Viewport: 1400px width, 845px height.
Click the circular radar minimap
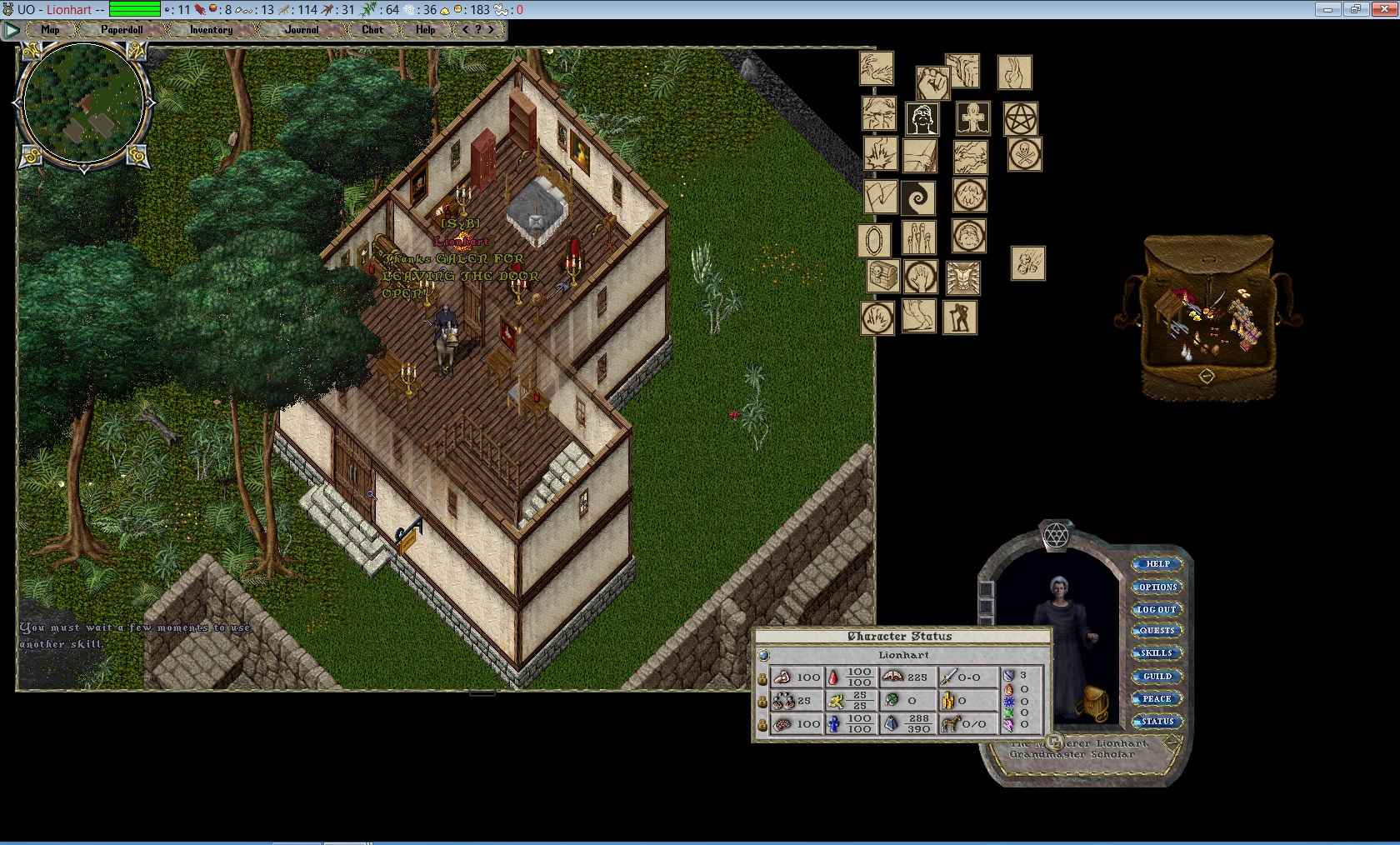tap(83, 104)
